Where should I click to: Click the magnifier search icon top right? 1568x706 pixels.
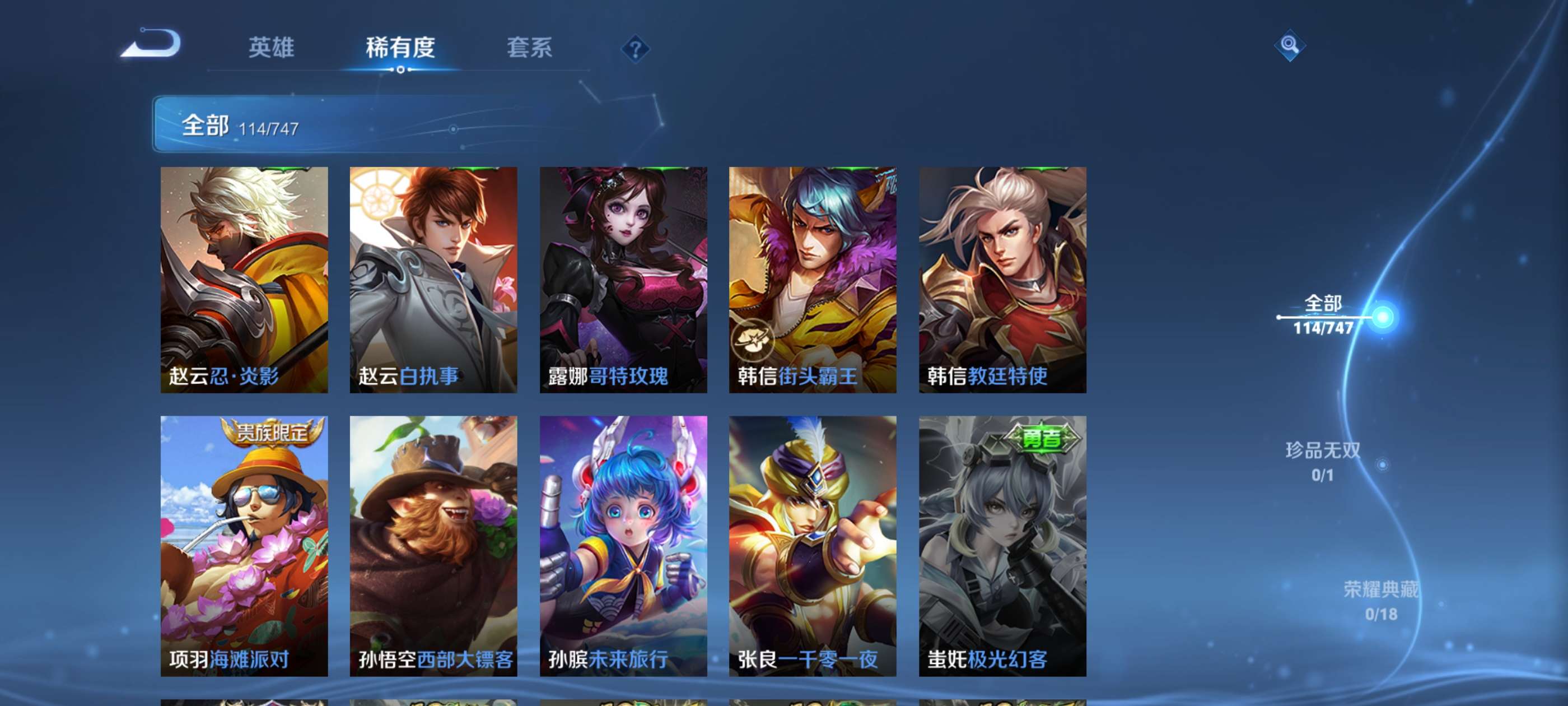pyautogui.click(x=1290, y=46)
